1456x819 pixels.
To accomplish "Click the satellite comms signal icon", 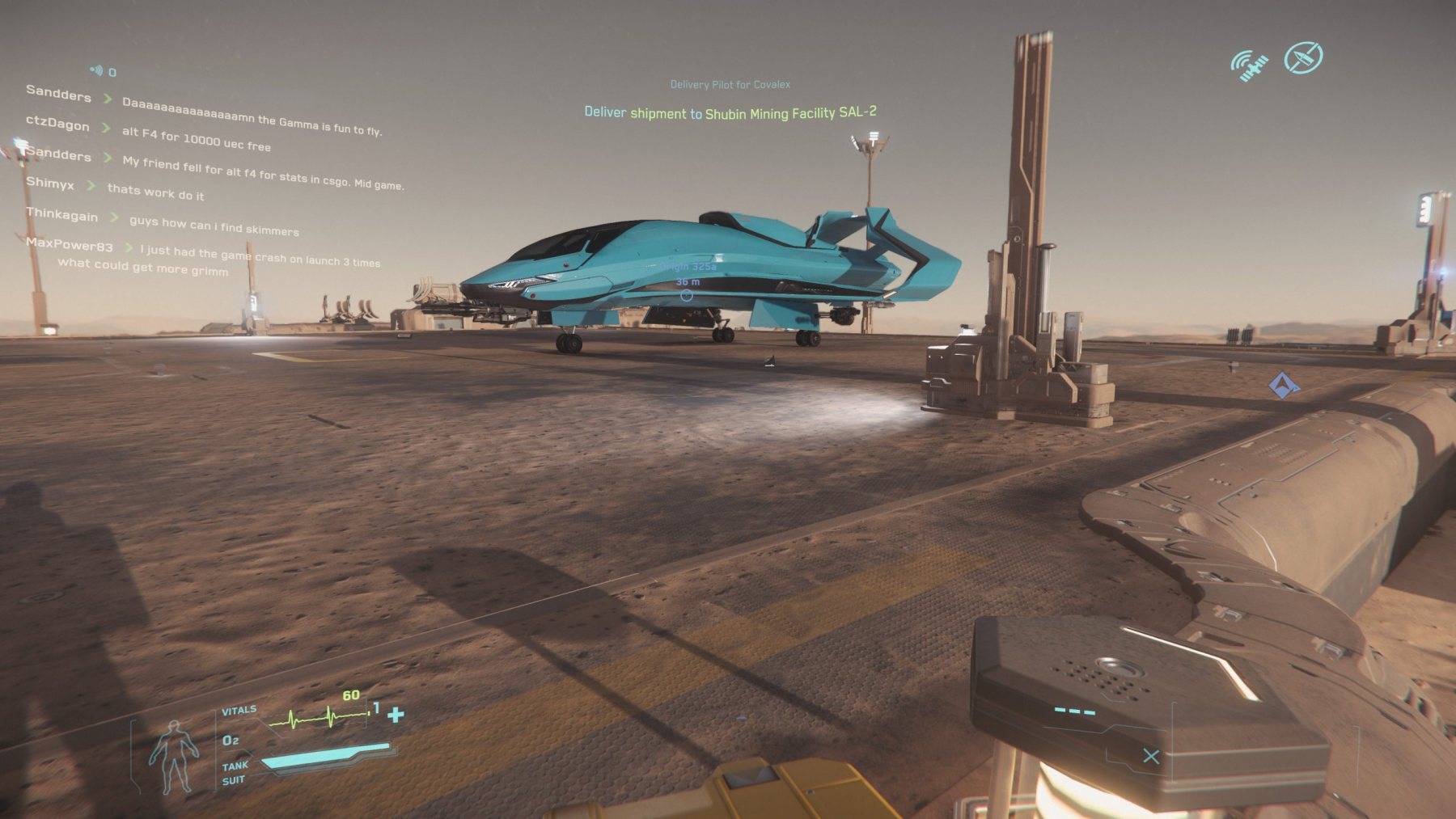I will point(1250,65).
